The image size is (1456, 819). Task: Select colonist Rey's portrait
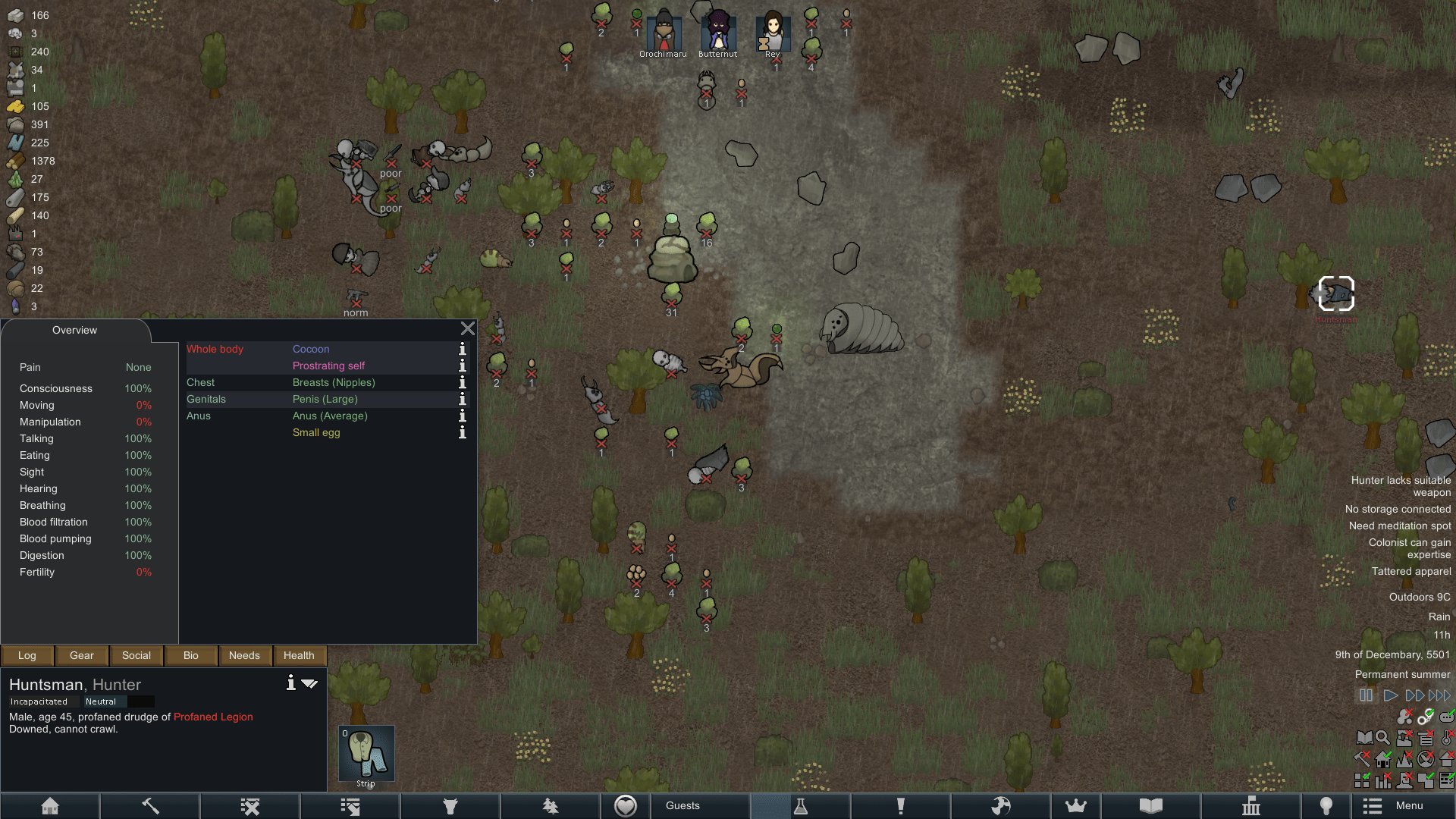click(772, 32)
